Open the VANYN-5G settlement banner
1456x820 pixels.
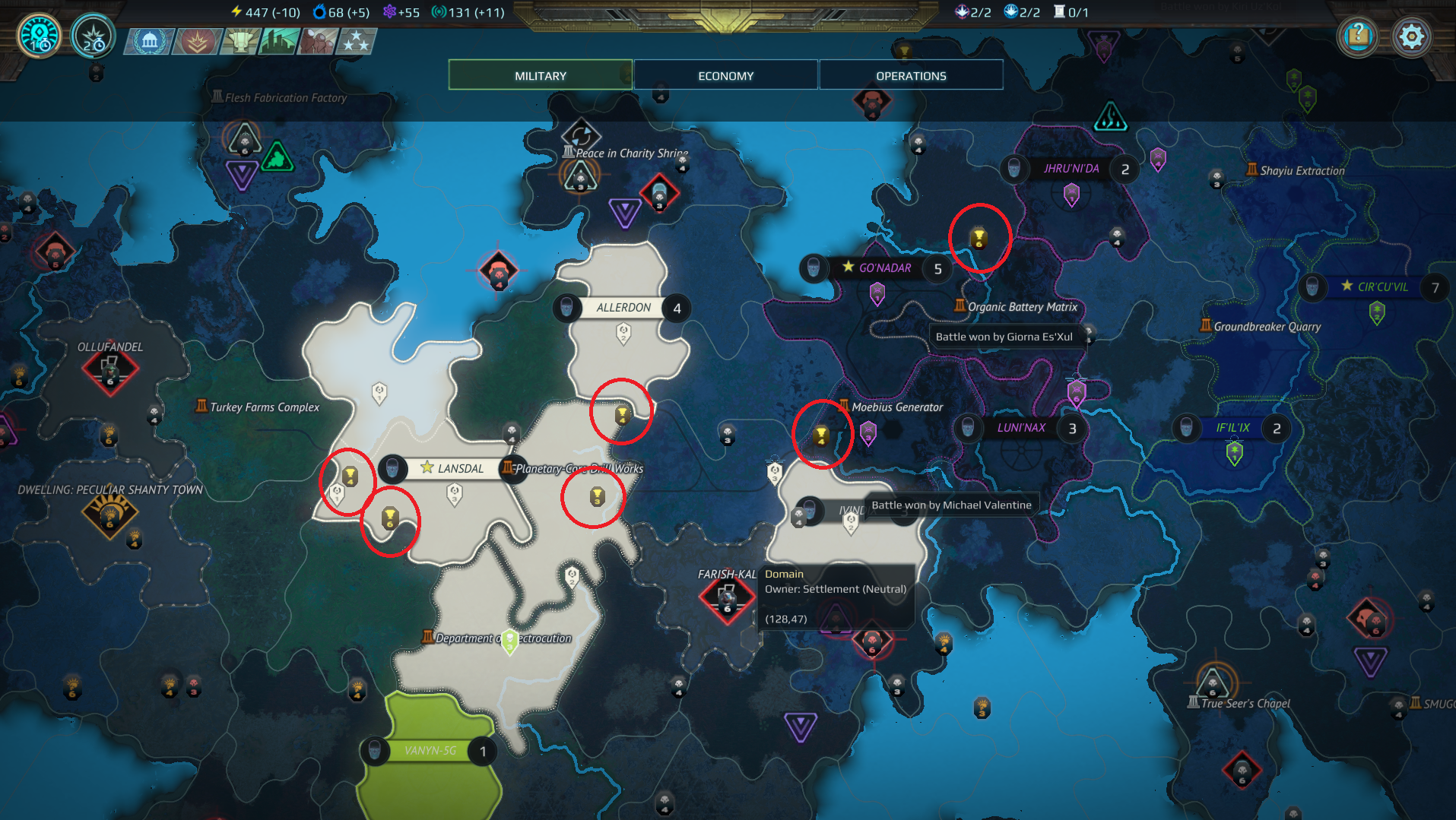(429, 750)
